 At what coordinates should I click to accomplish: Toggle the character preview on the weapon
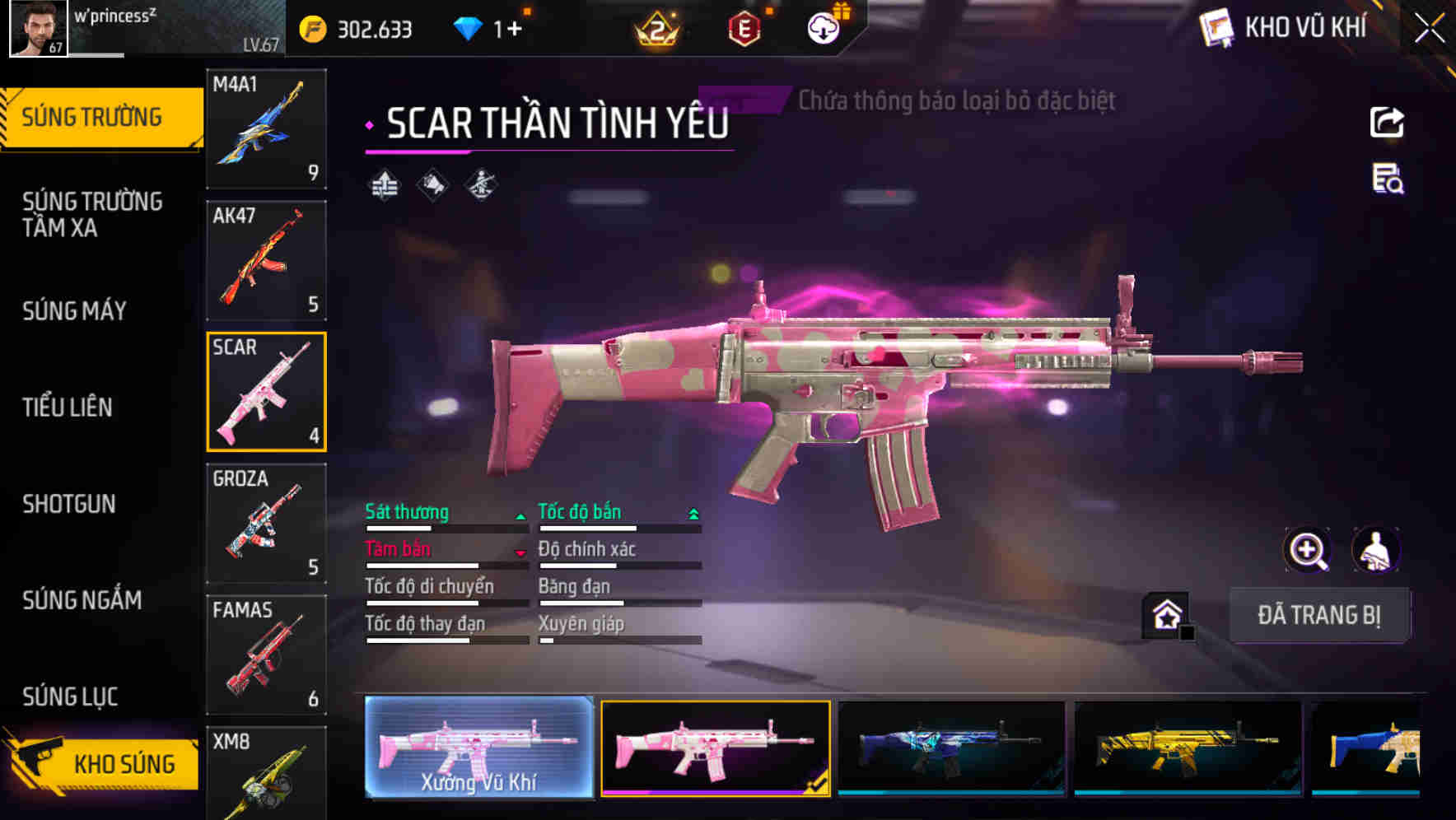(1377, 550)
